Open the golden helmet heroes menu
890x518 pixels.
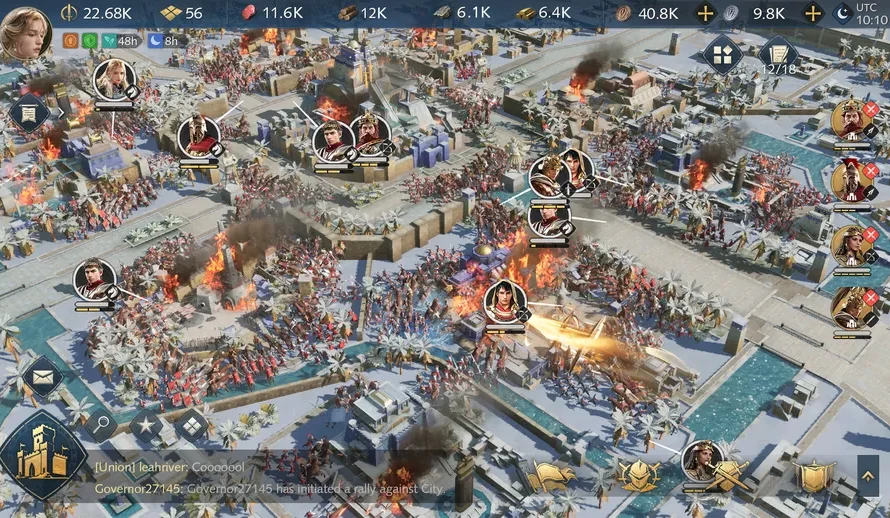click(x=637, y=476)
